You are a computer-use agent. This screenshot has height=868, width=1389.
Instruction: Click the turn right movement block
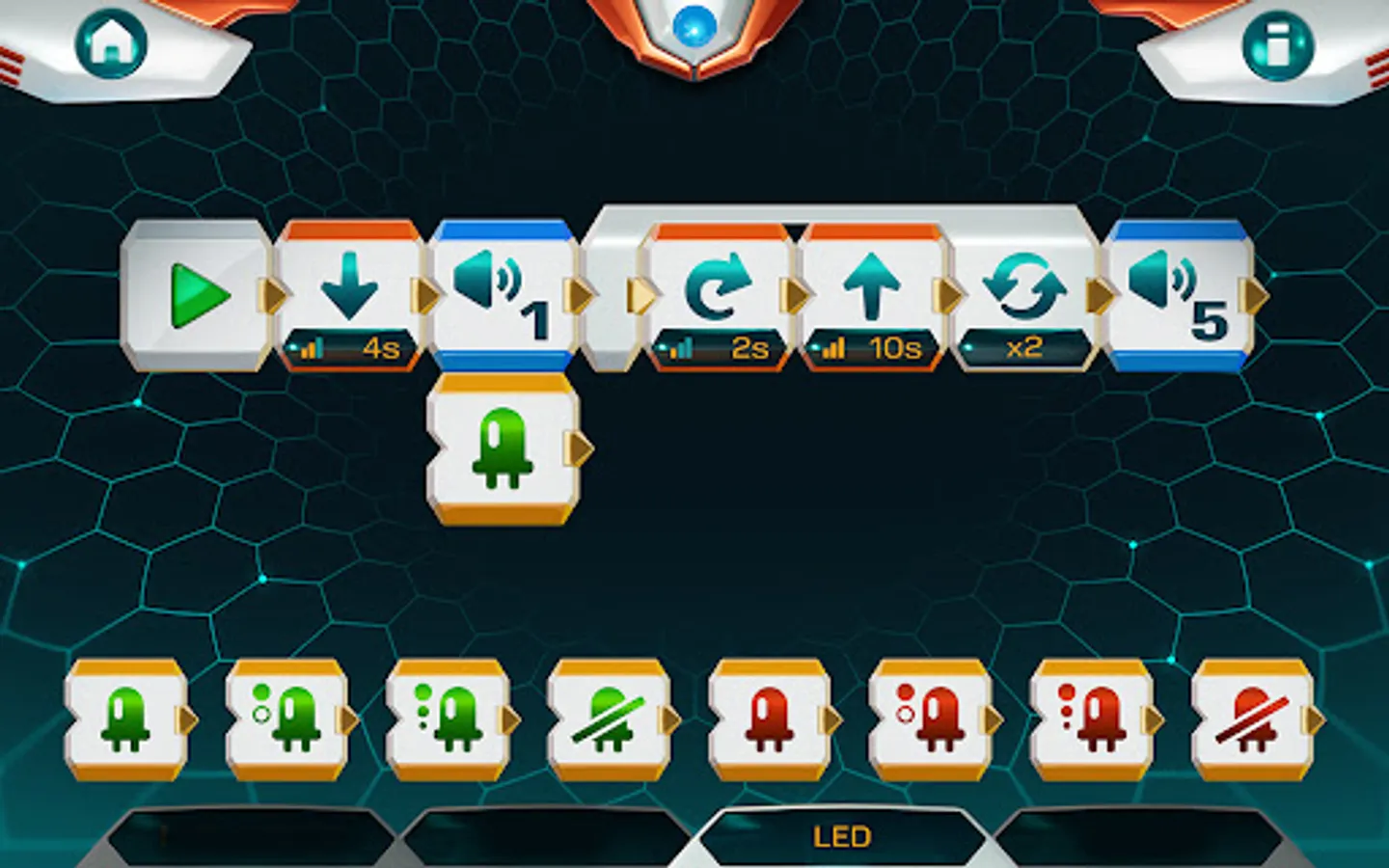coord(718,287)
